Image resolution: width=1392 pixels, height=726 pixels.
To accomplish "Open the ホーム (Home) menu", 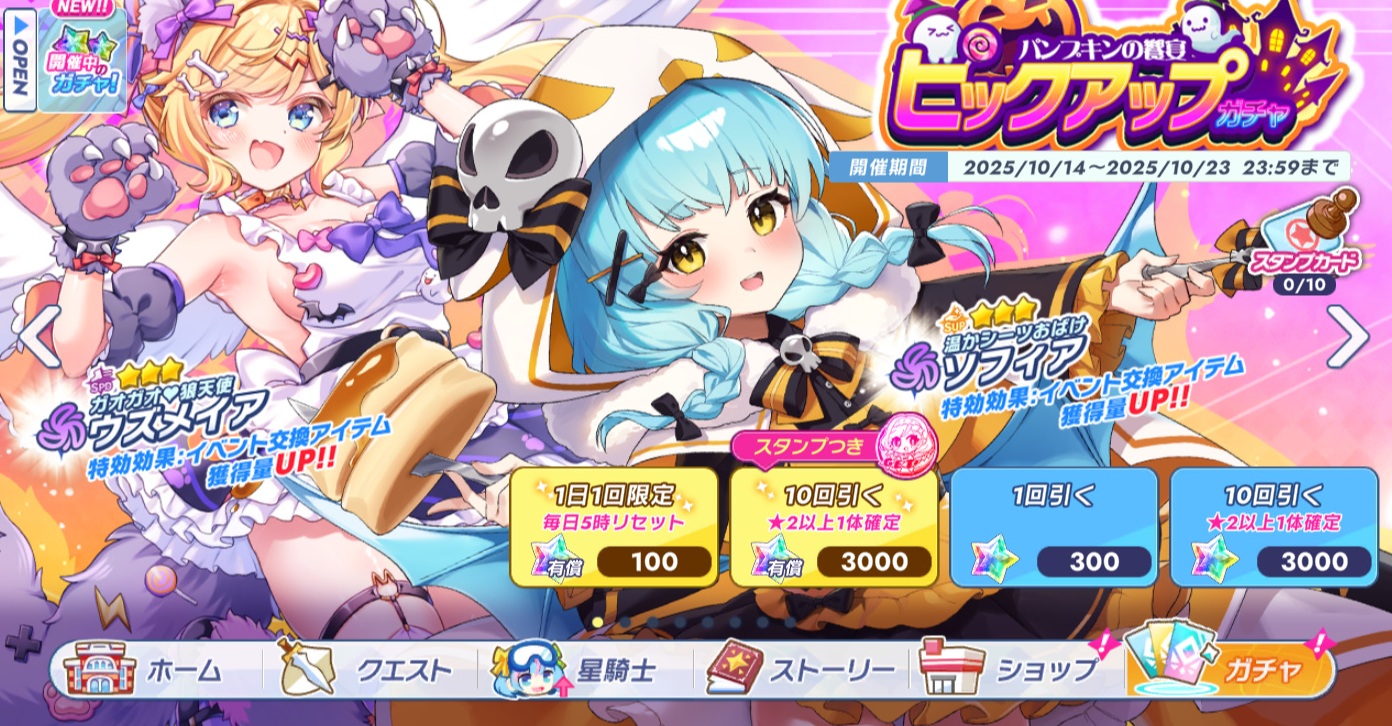I will pyautogui.click(x=148, y=670).
